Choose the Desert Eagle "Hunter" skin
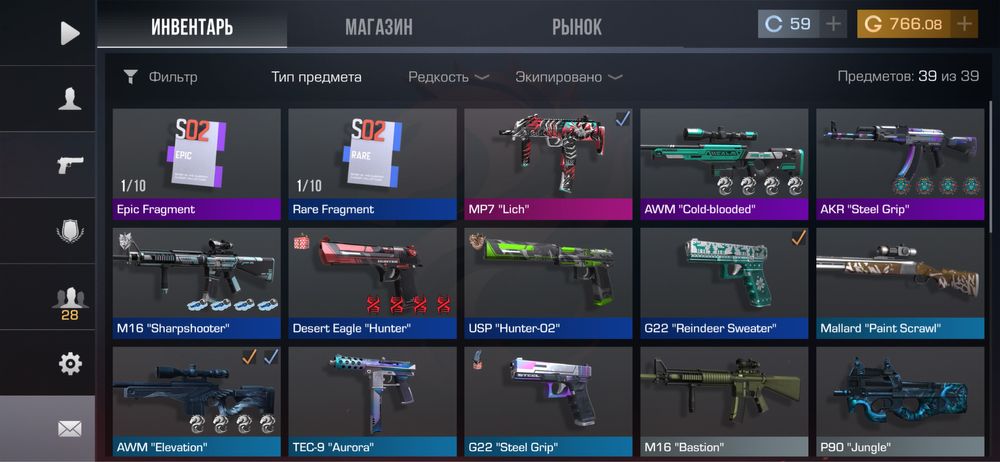This screenshot has height=462, width=1000. coord(372,282)
